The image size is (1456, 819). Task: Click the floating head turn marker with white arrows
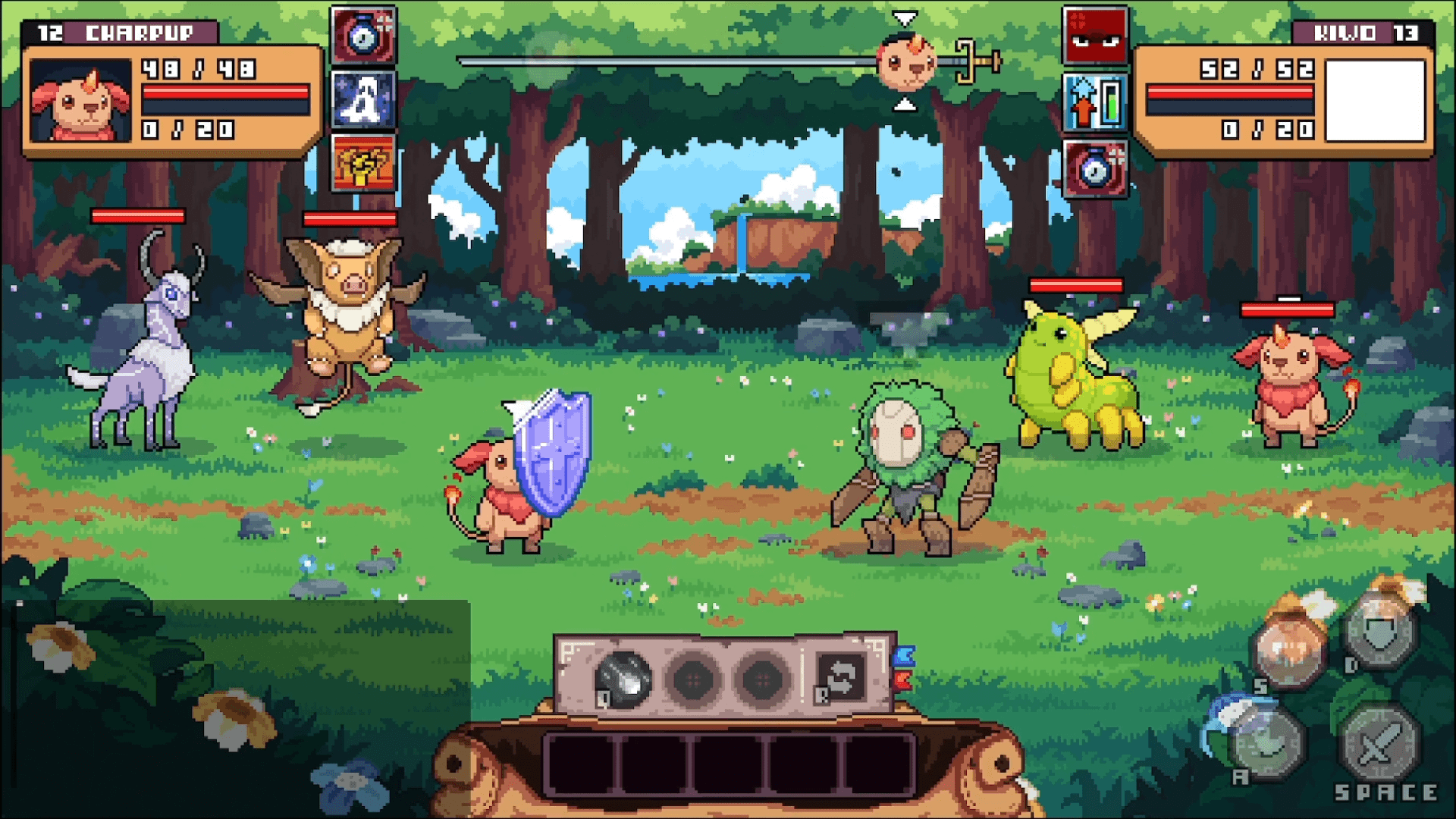(x=902, y=61)
